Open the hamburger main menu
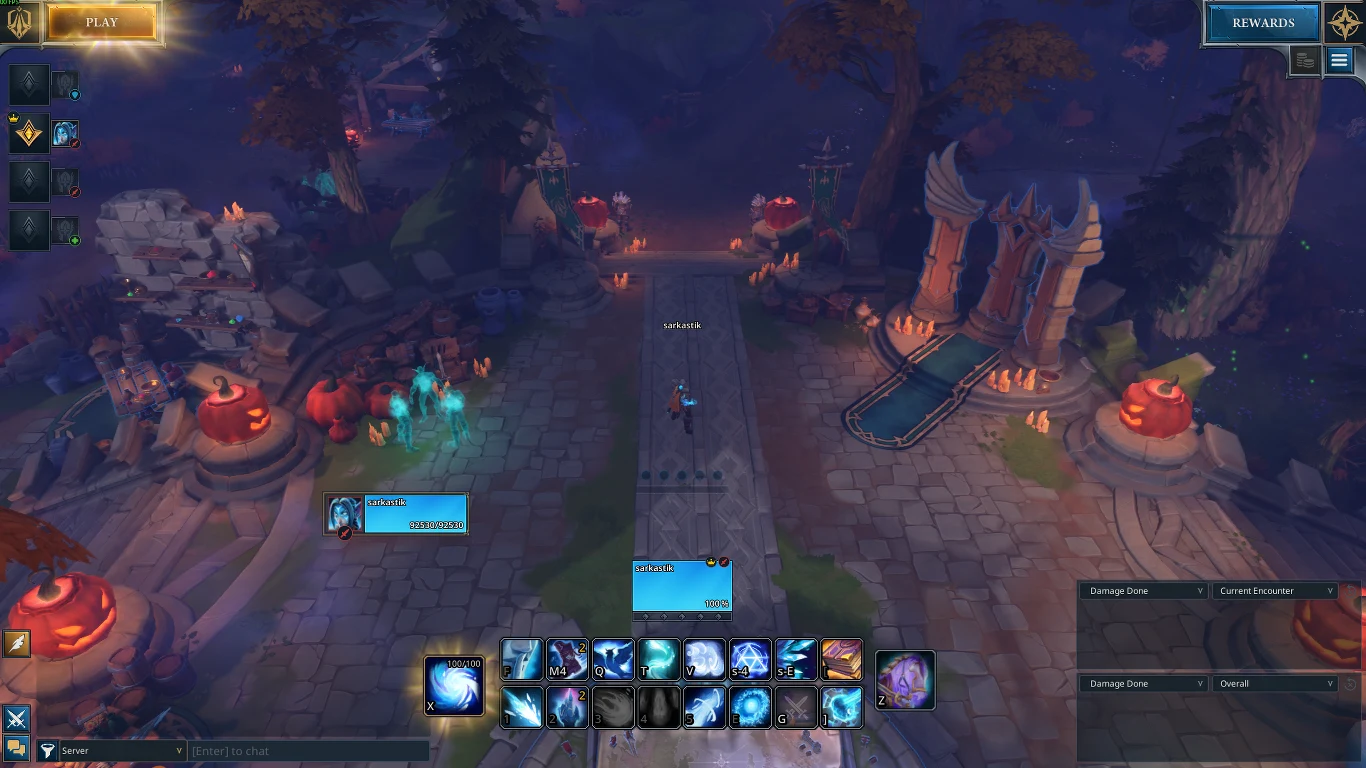1366x768 pixels. point(1339,61)
